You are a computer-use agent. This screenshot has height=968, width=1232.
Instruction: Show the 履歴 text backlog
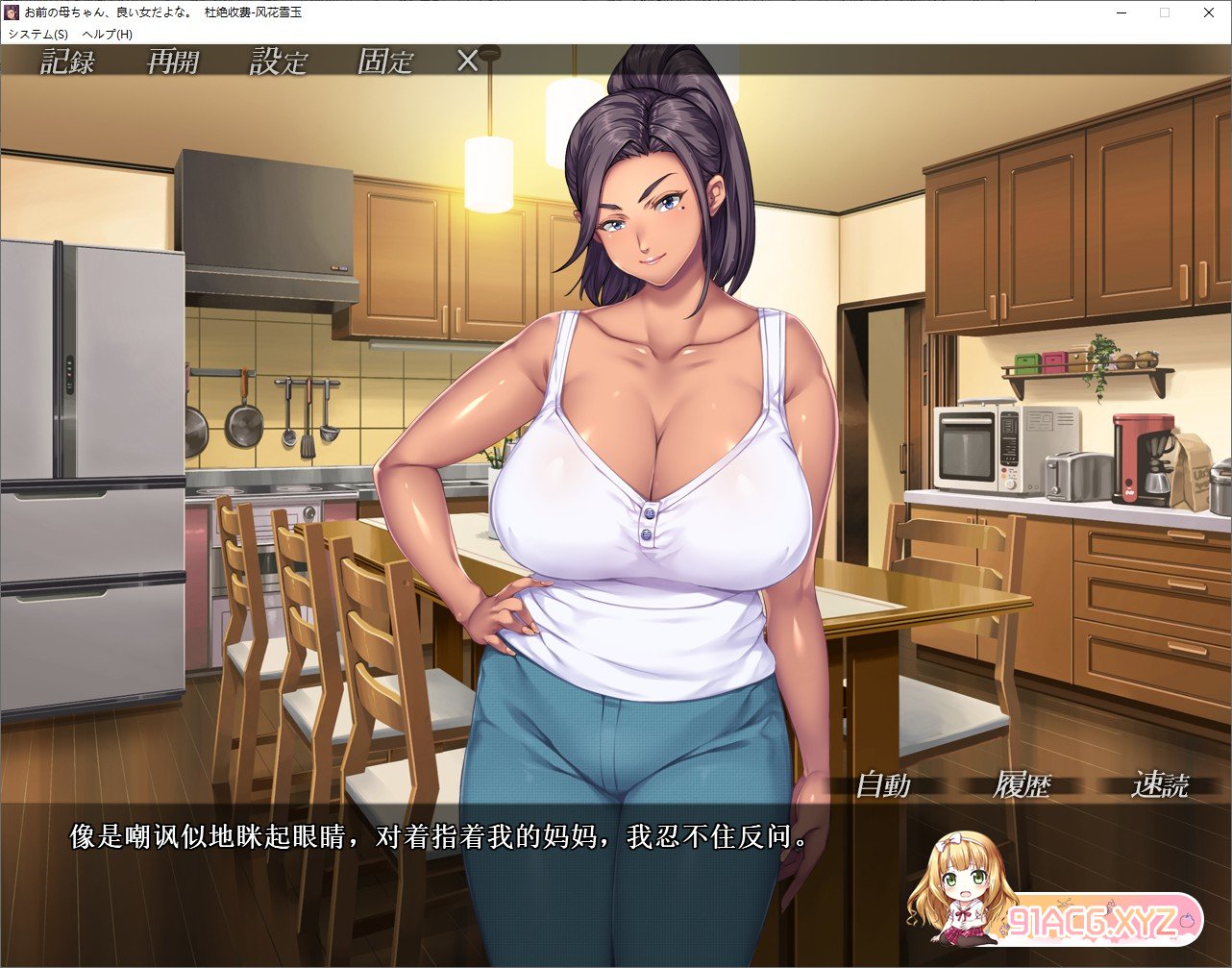[1022, 785]
